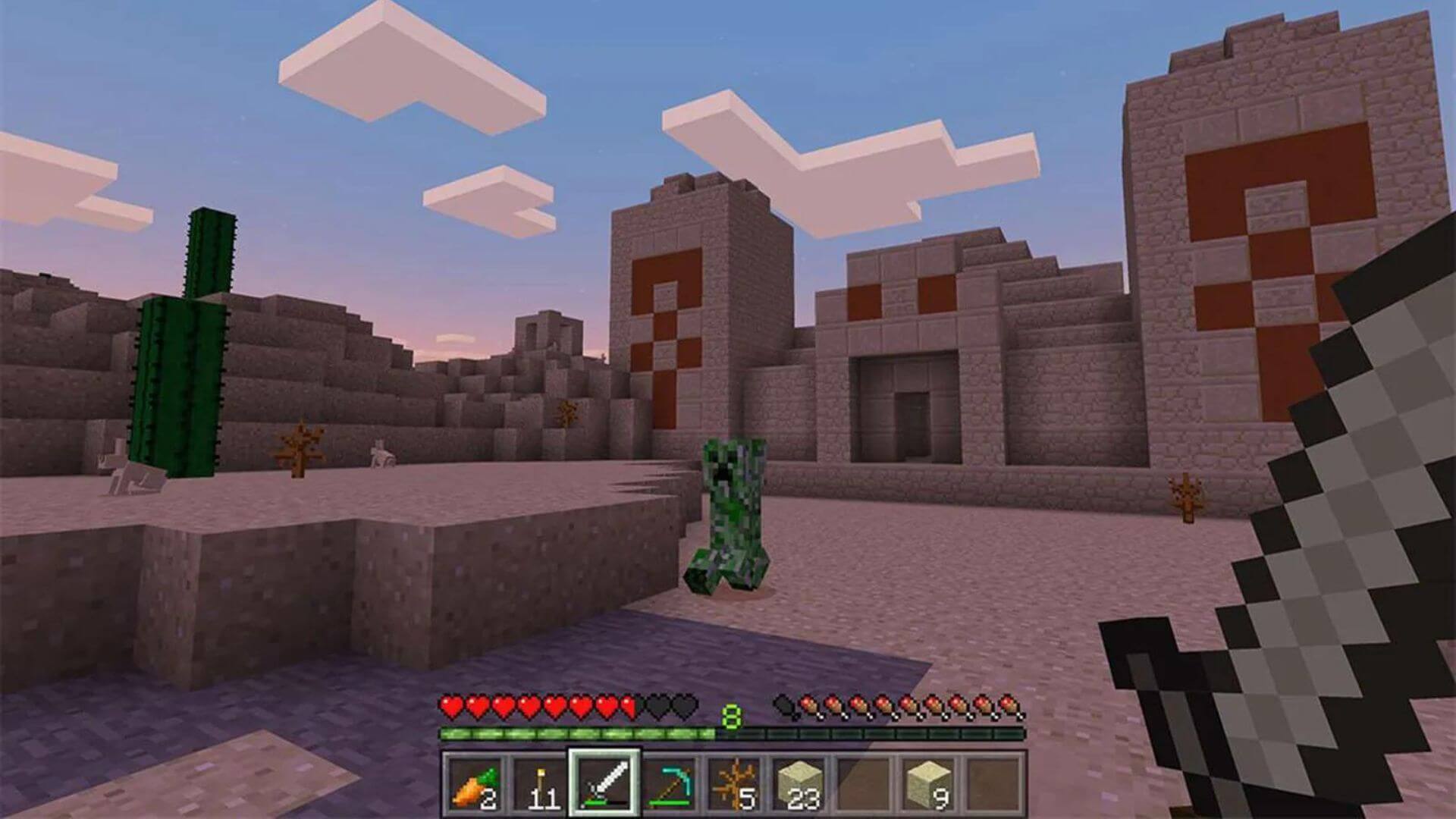This screenshot has width=1456, height=819.
Task: Select the carrot slot in the hotbar
Action: click(x=475, y=783)
